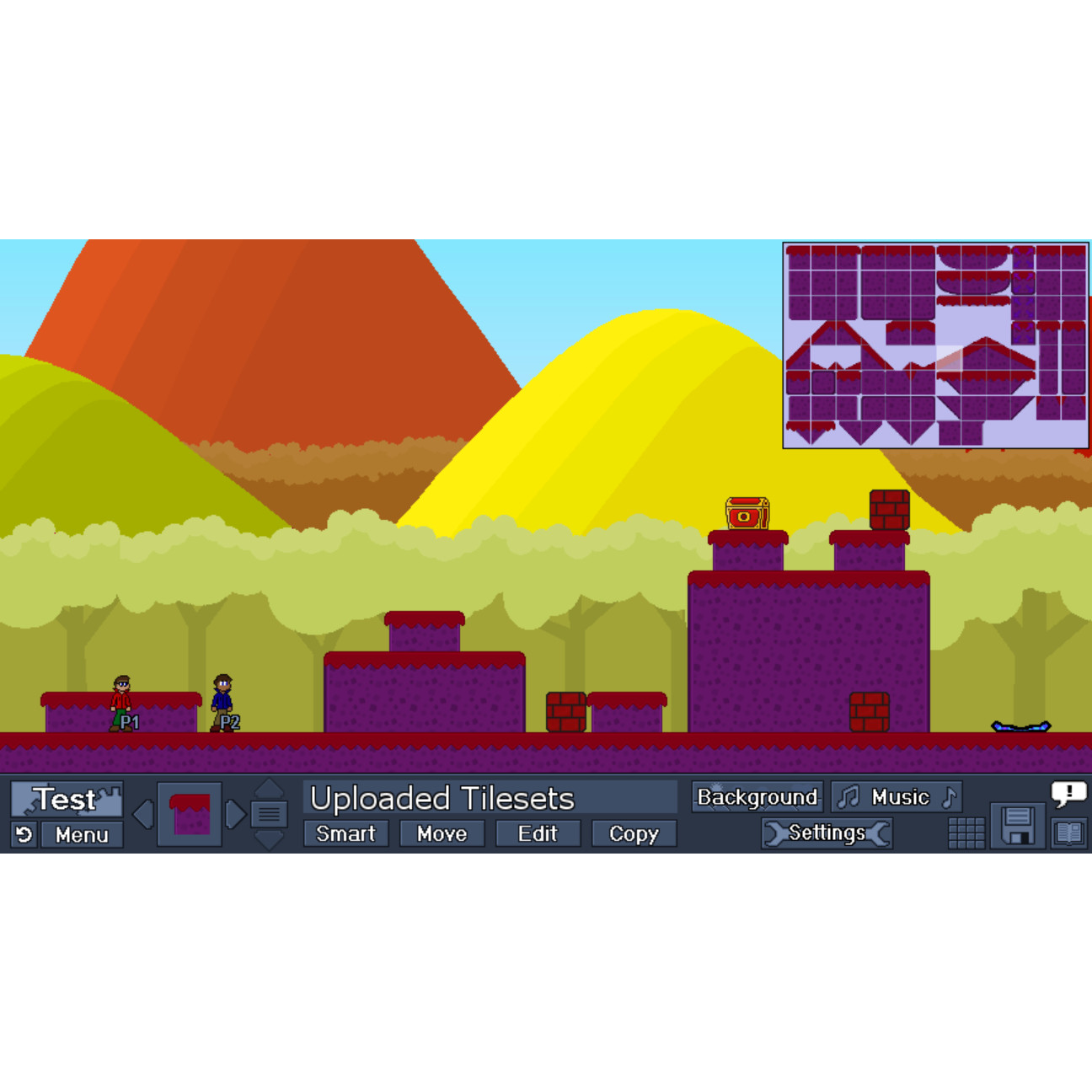1092x1092 pixels.
Task: Activate Copy mode
Action: (x=634, y=833)
